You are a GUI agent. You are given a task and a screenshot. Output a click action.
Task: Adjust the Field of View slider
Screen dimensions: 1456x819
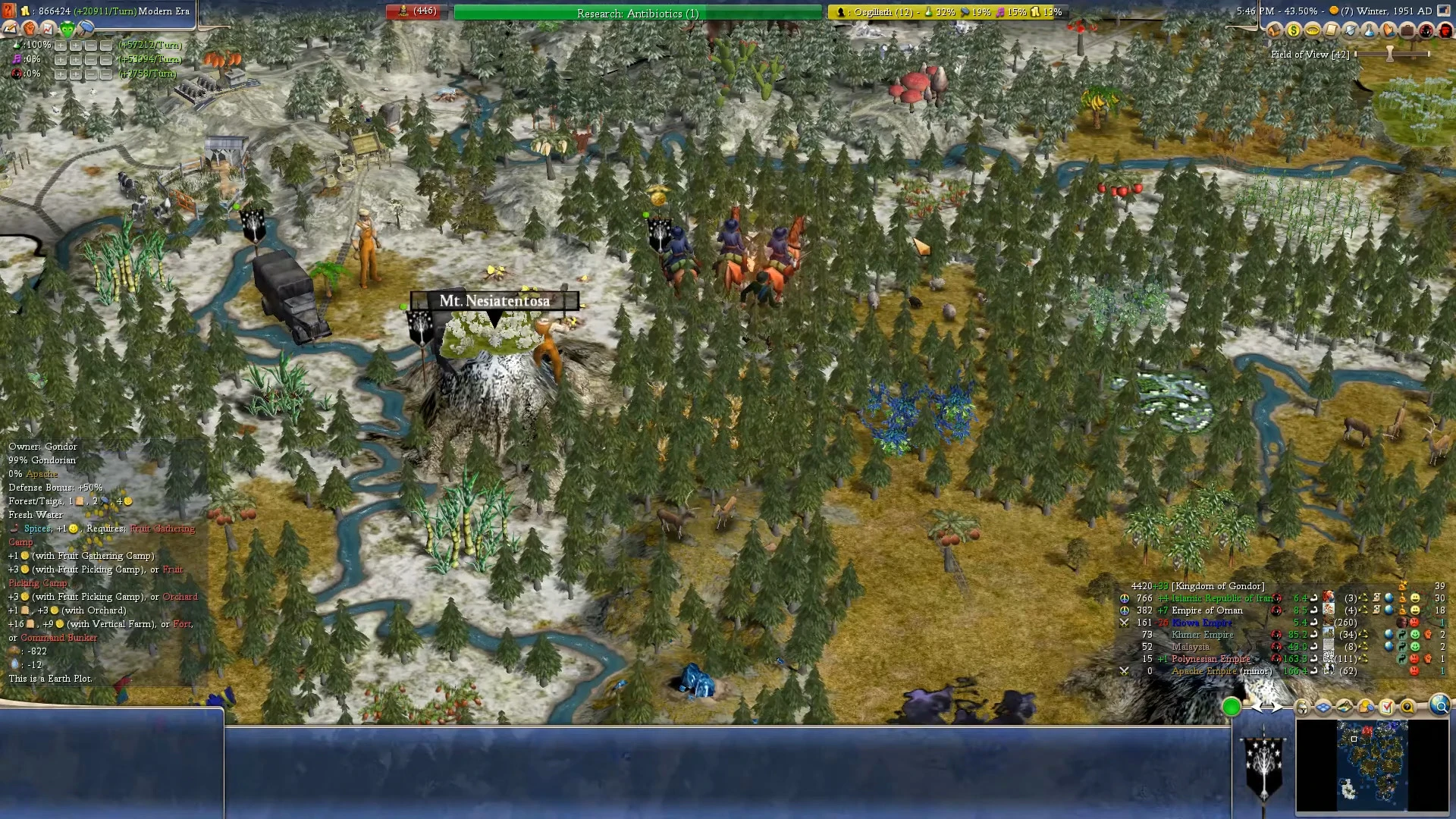(1390, 54)
